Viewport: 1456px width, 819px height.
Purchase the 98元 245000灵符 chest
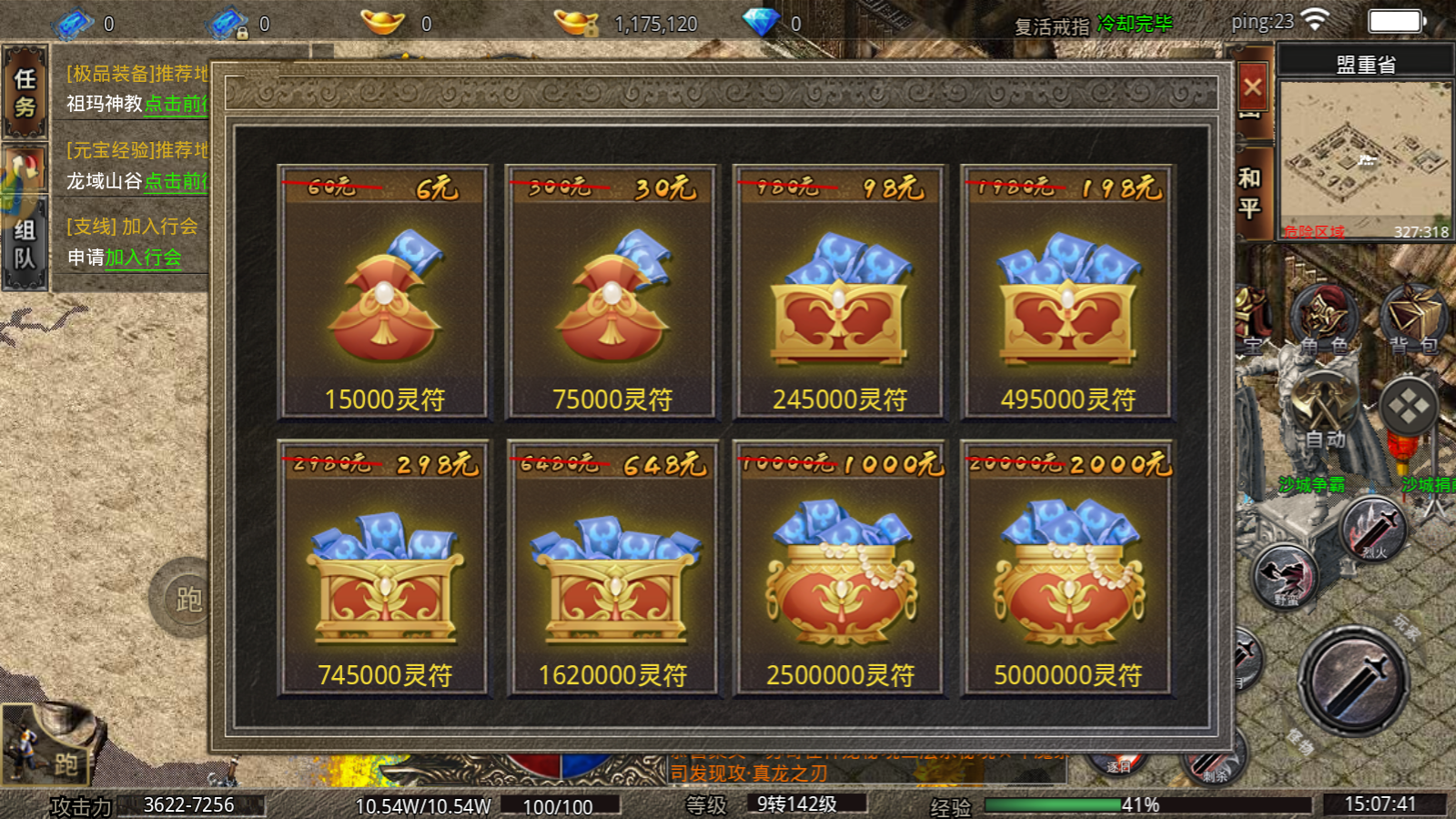pyautogui.click(x=839, y=293)
